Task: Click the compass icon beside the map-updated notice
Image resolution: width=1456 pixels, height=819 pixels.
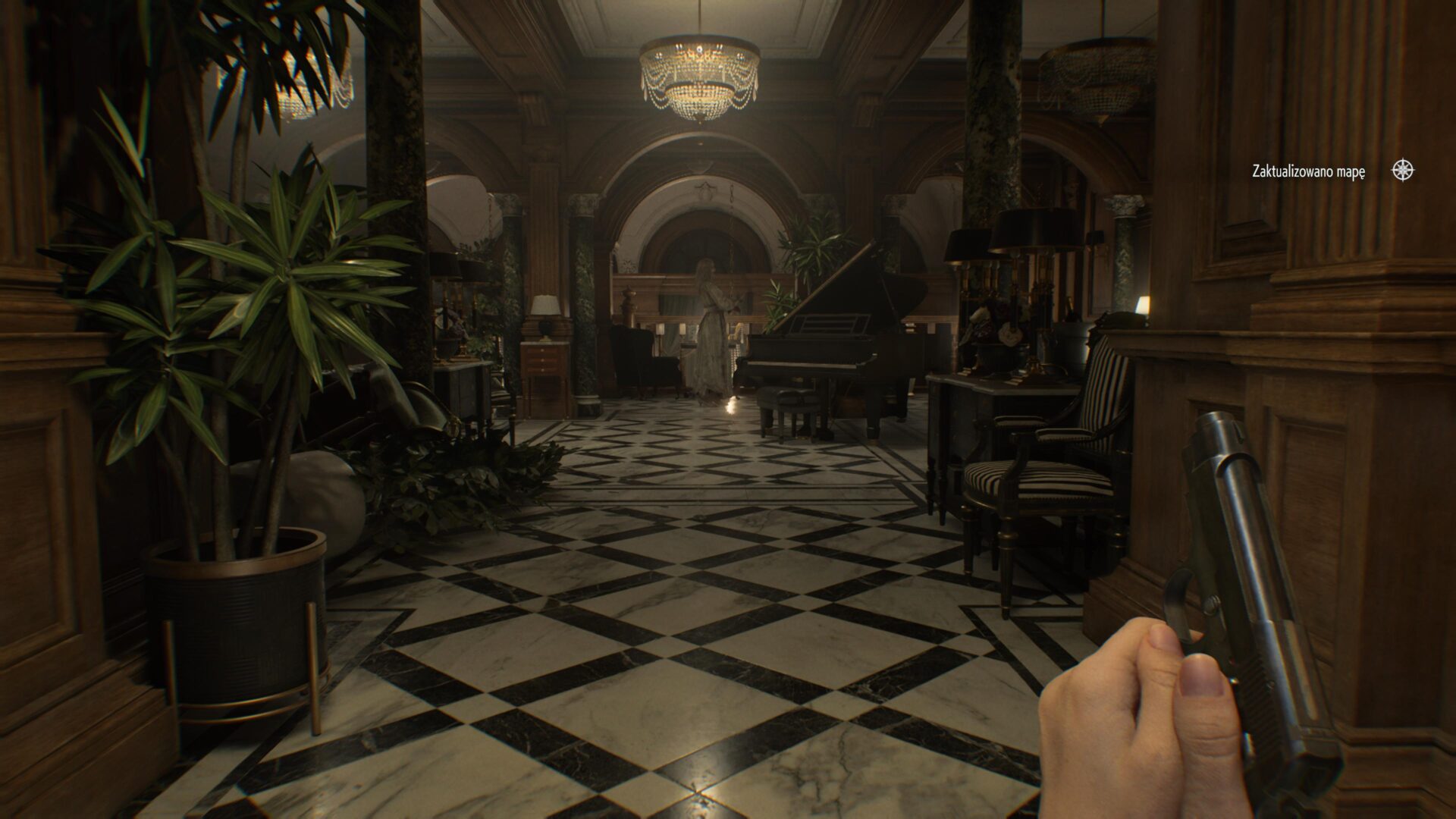Action: 1403,171
